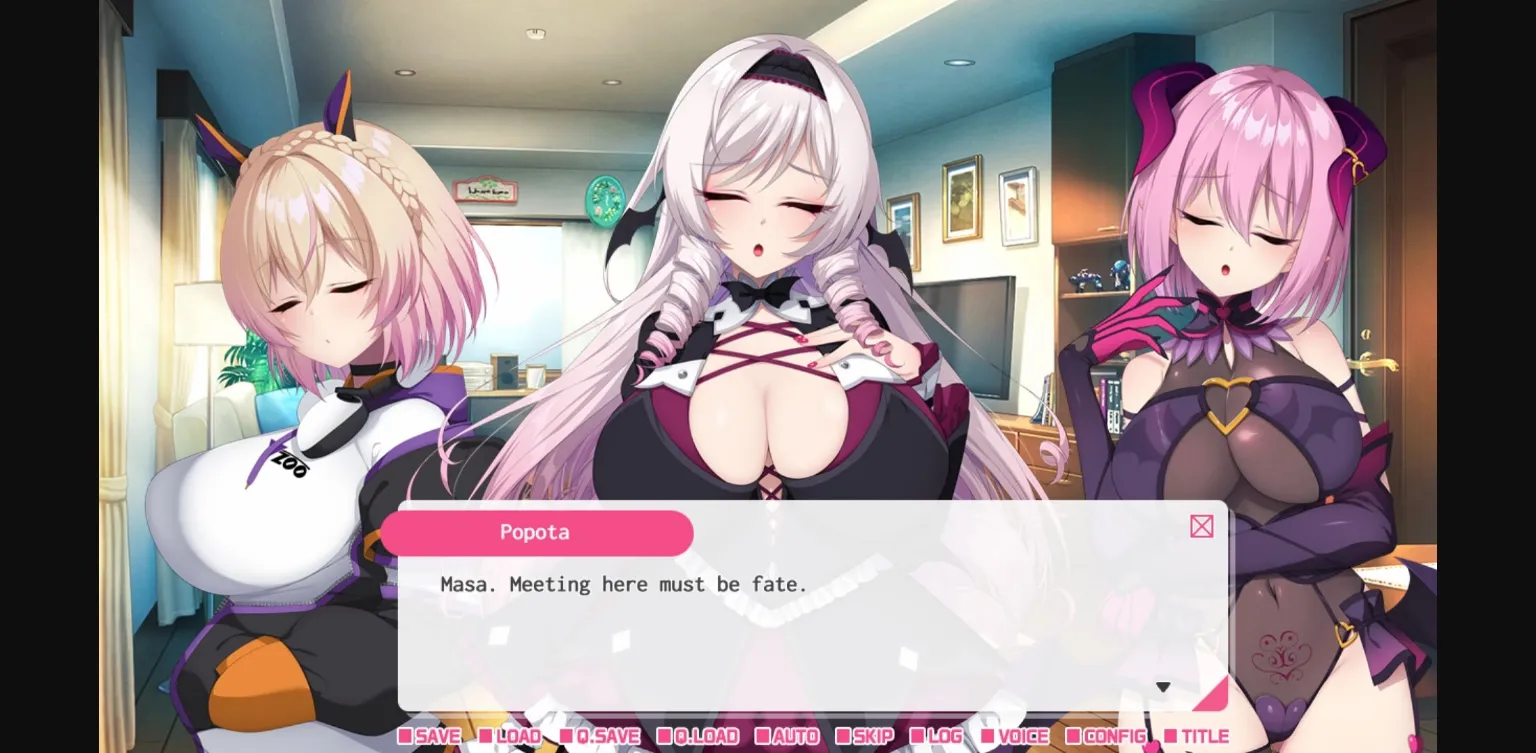Screen dimensions: 1536x753
Task: Activate SKIP fast-forward mode
Action: [868, 737]
